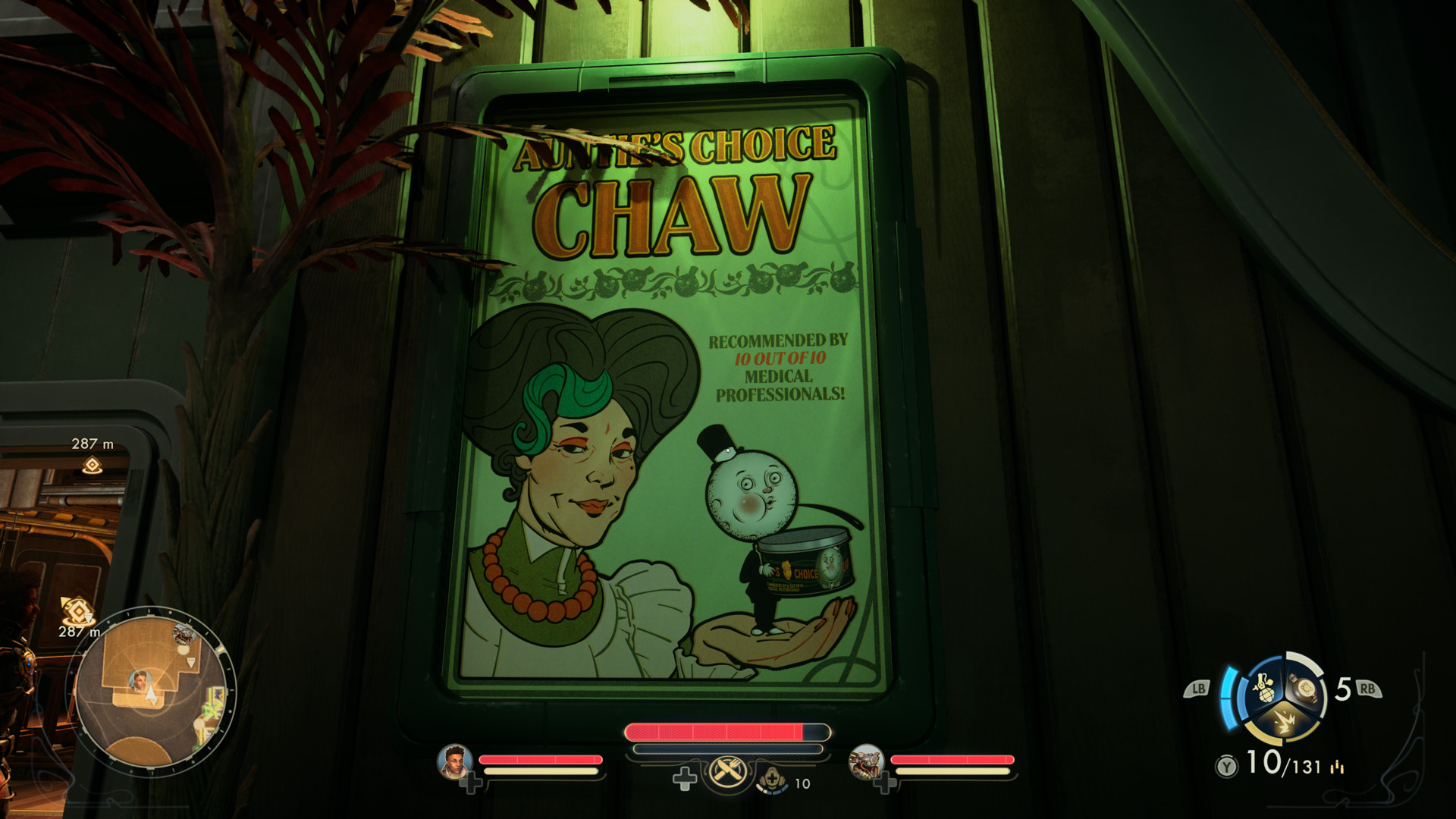1456x819 pixels.
Task: Click the human companion marker on minimap
Action: point(140,680)
